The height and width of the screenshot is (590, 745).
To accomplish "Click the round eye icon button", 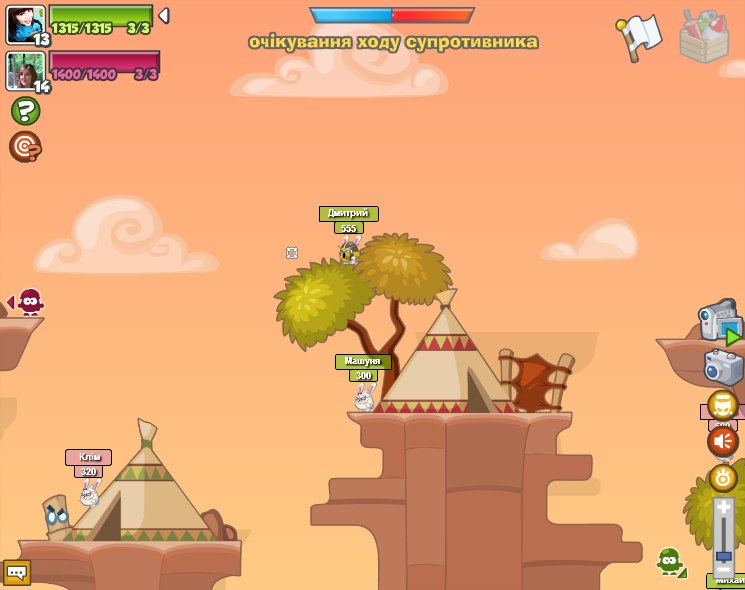I will click(x=723, y=477).
